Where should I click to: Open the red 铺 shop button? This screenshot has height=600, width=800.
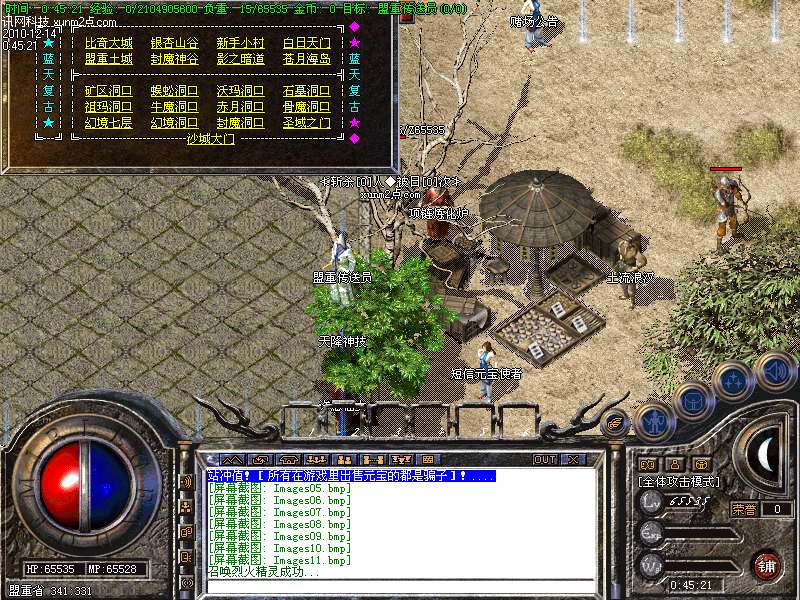pos(766,565)
